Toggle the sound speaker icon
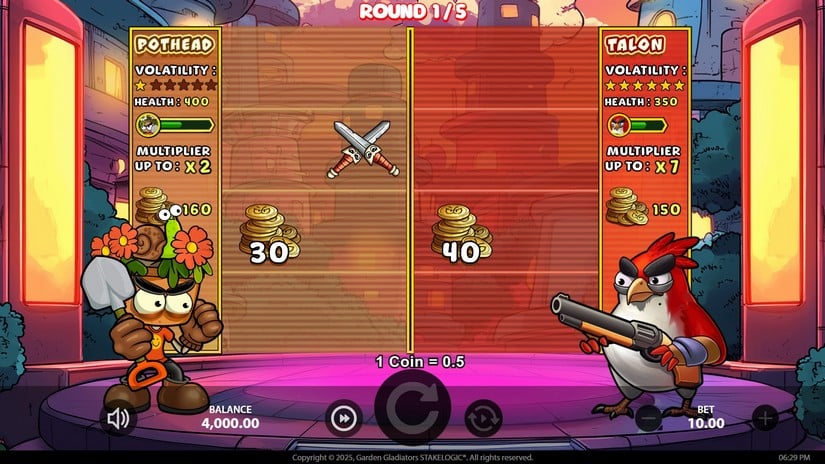This screenshot has height=464, width=825. pyautogui.click(x=119, y=418)
